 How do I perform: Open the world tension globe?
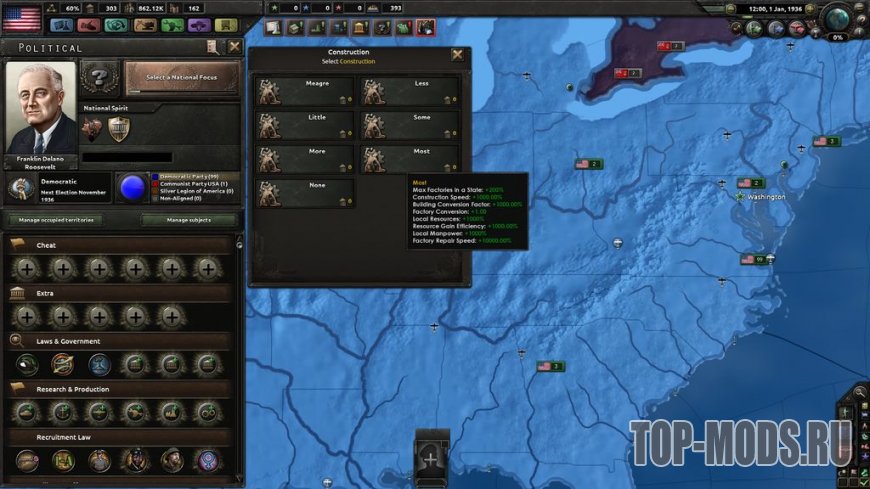click(x=836, y=17)
